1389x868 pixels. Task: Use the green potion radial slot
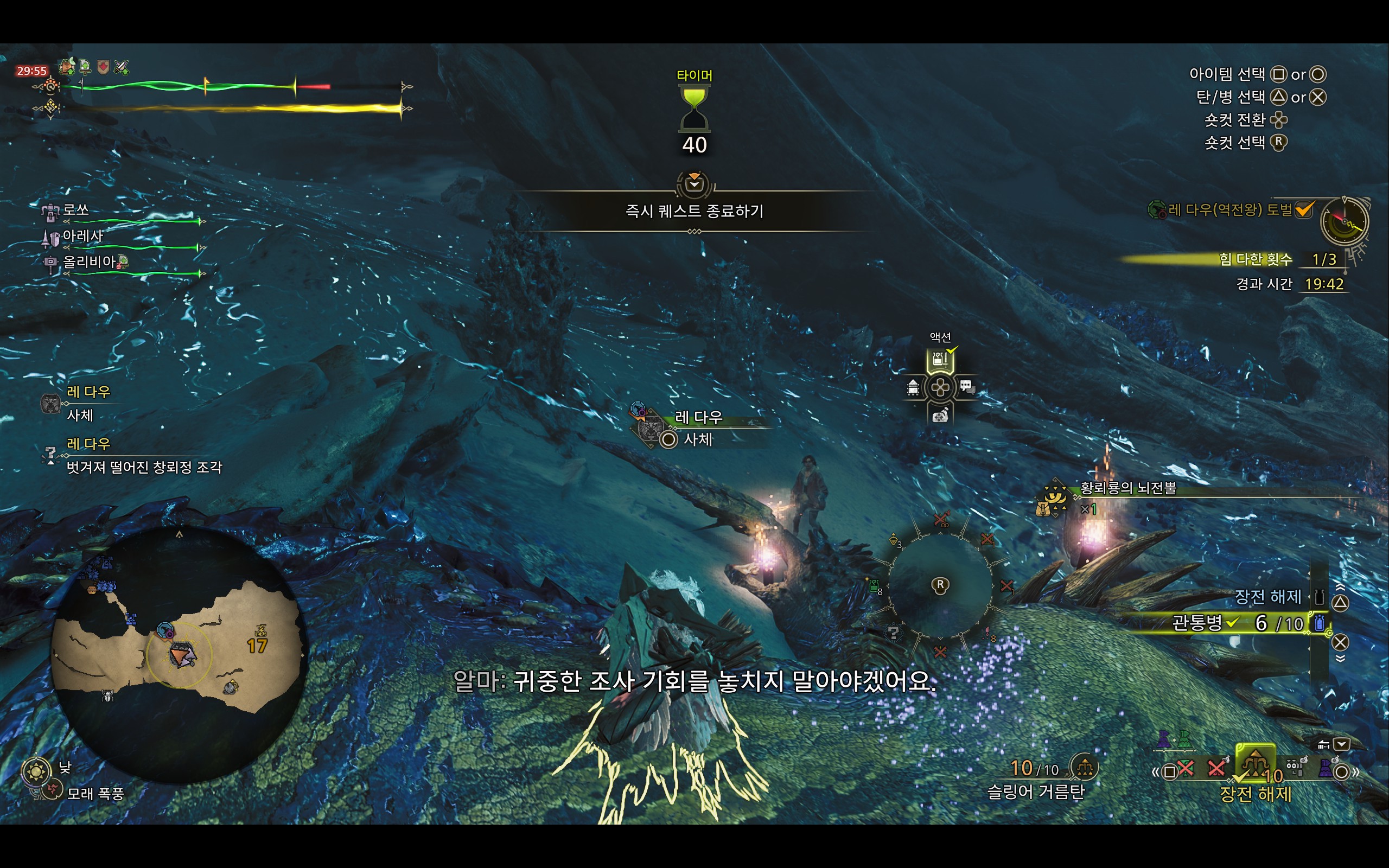(874, 586)
